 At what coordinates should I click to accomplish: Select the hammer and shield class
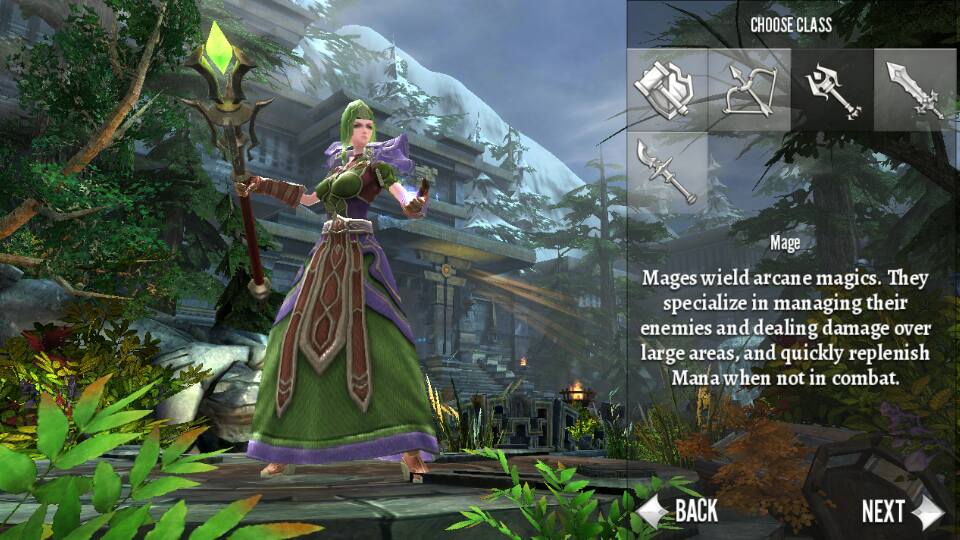(x=668, y=90)
